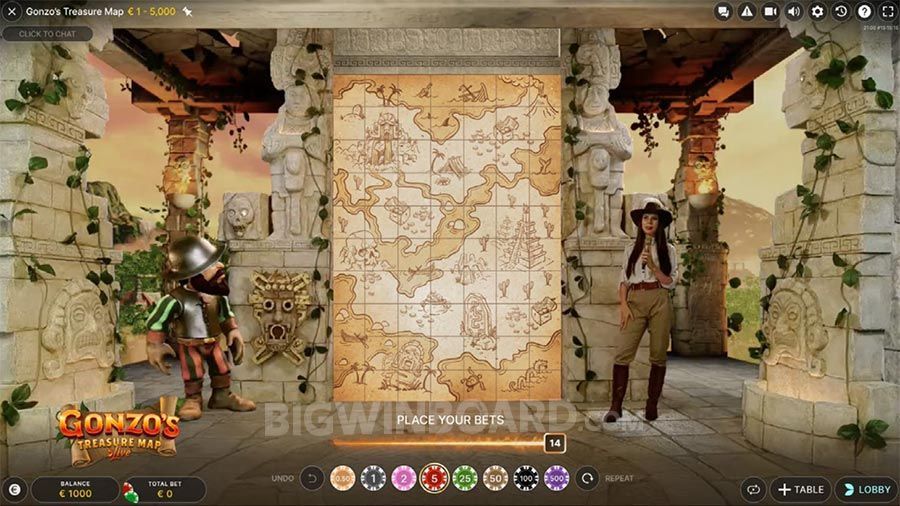Repeat the previous bet

(x=587, y=478)
